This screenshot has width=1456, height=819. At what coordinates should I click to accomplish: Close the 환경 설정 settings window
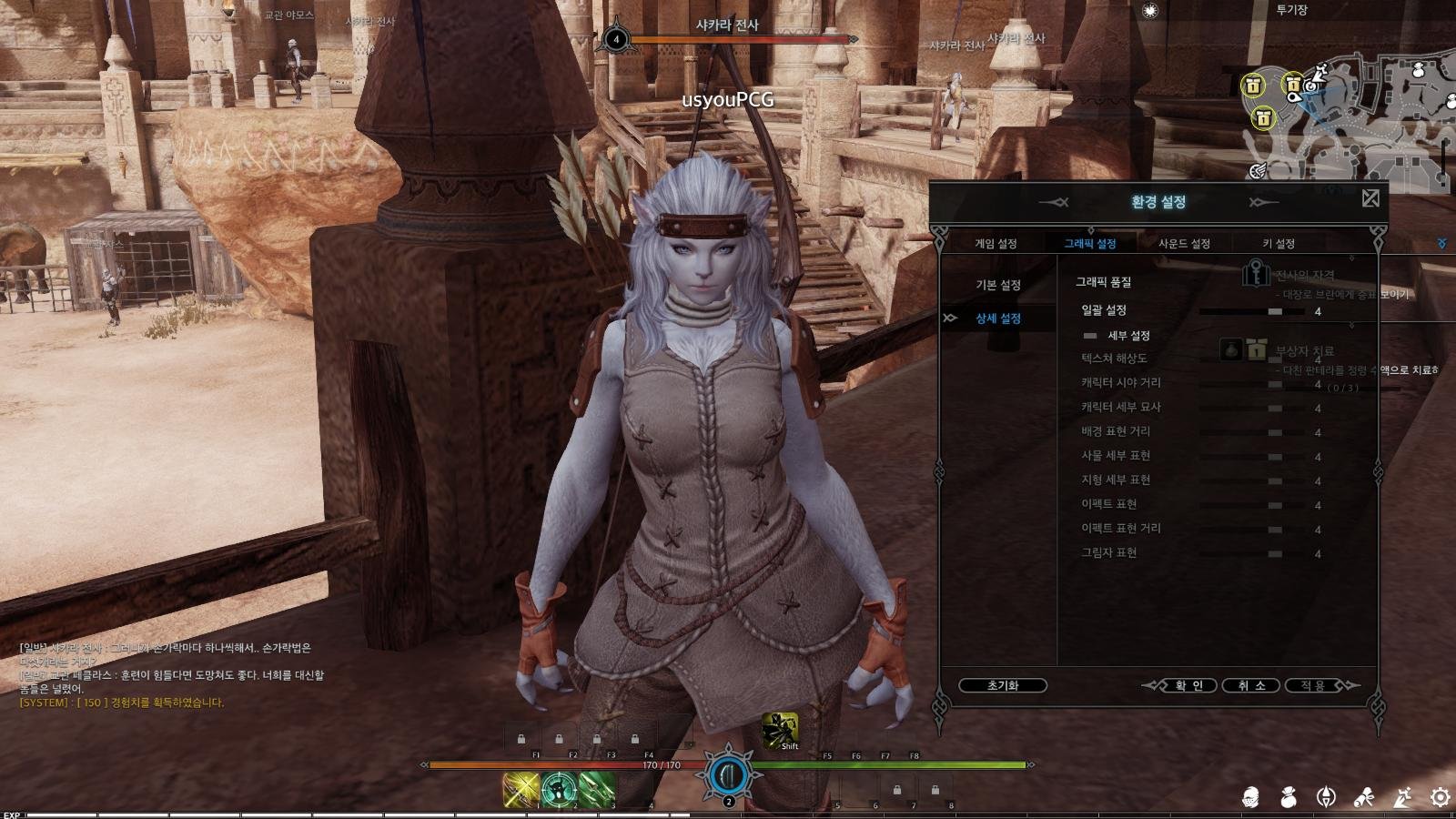coord(1370,198)
